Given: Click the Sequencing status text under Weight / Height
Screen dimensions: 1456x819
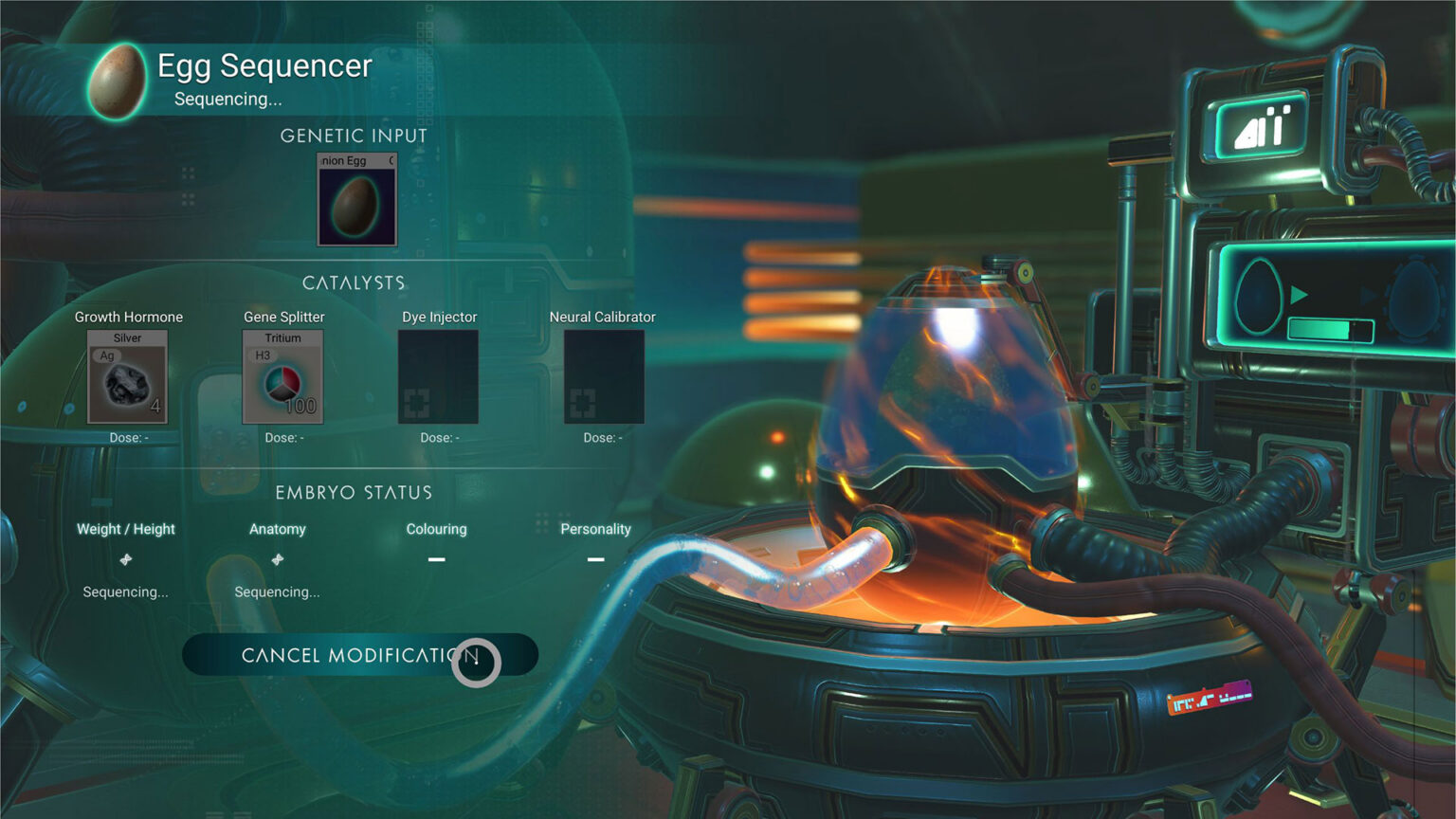Looking at the screenshot, I should [x=125, y=591].
